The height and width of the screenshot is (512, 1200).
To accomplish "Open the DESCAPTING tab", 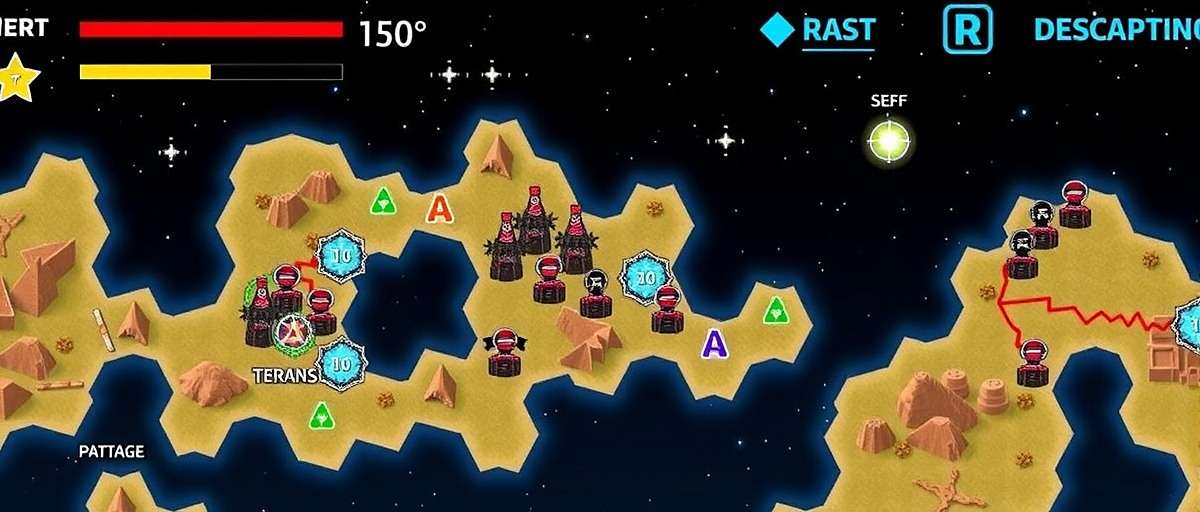I will (x=1115, y=30).
